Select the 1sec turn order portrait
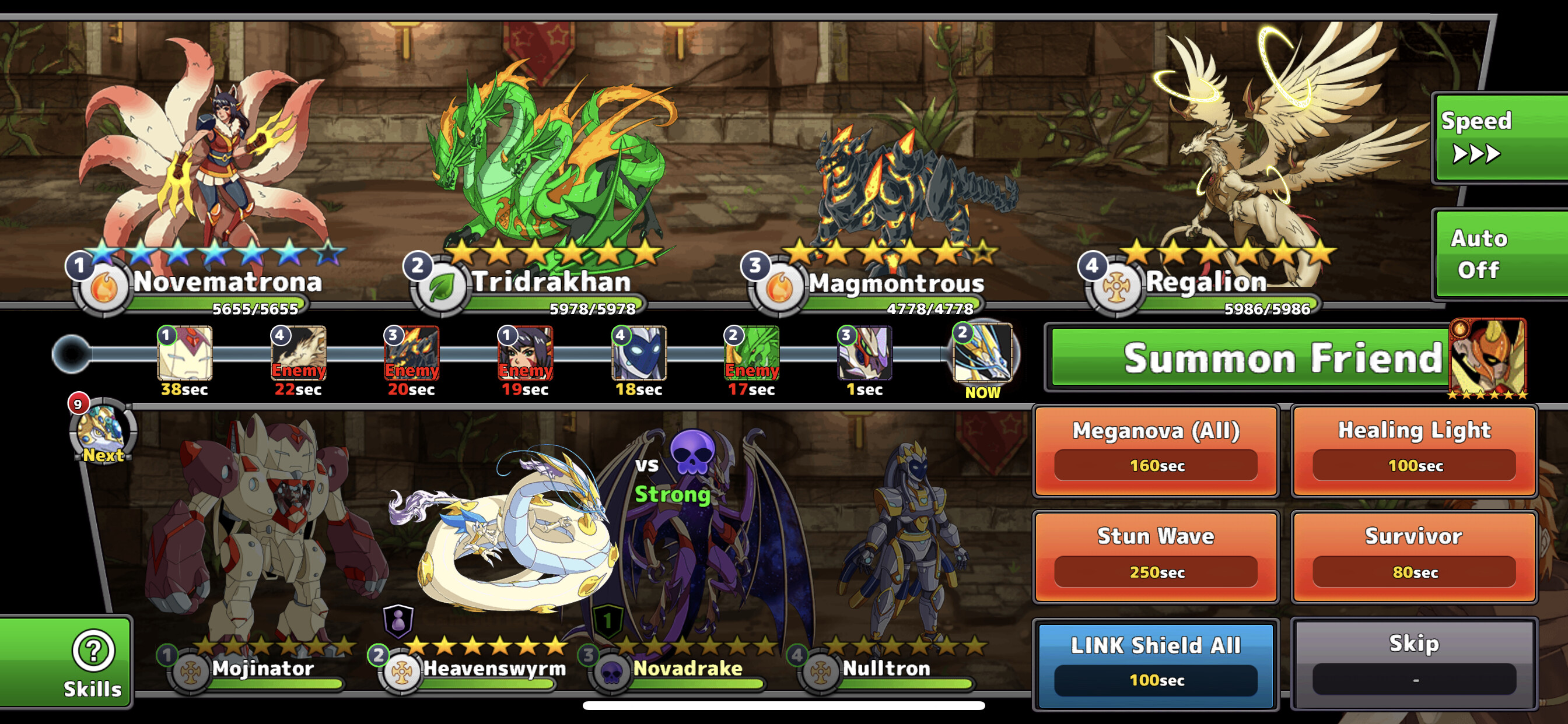Viewport: 1568px width, 724px height. [864, 354]
